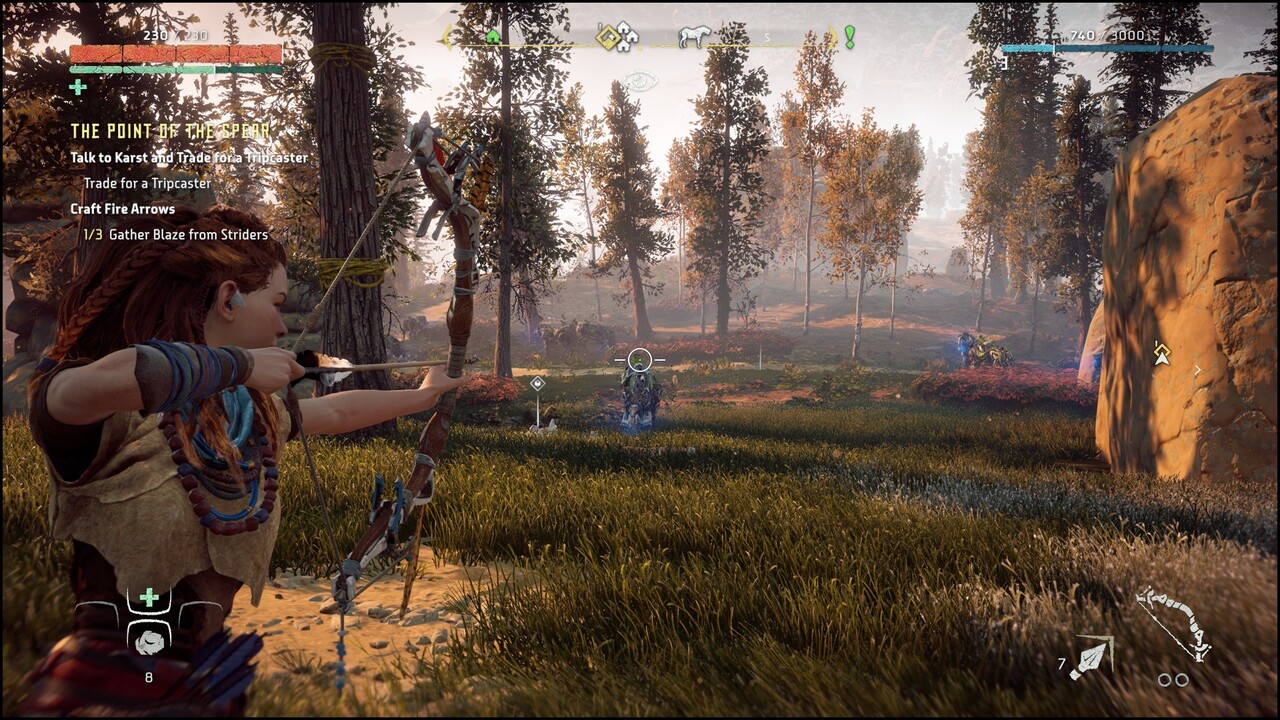
Task: Select the green home icon on the compass
Action: (x=493, y=37)
